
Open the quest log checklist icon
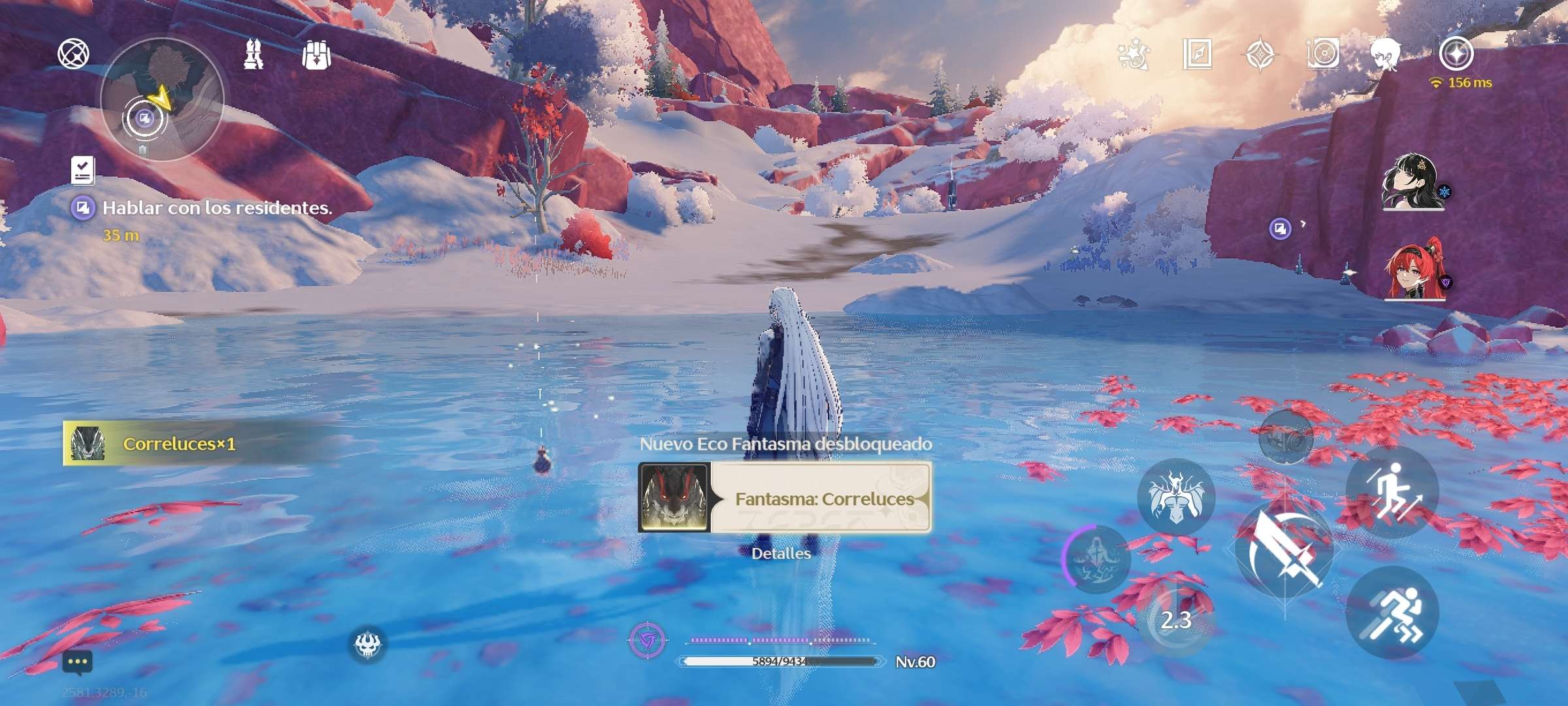point(83,171)
